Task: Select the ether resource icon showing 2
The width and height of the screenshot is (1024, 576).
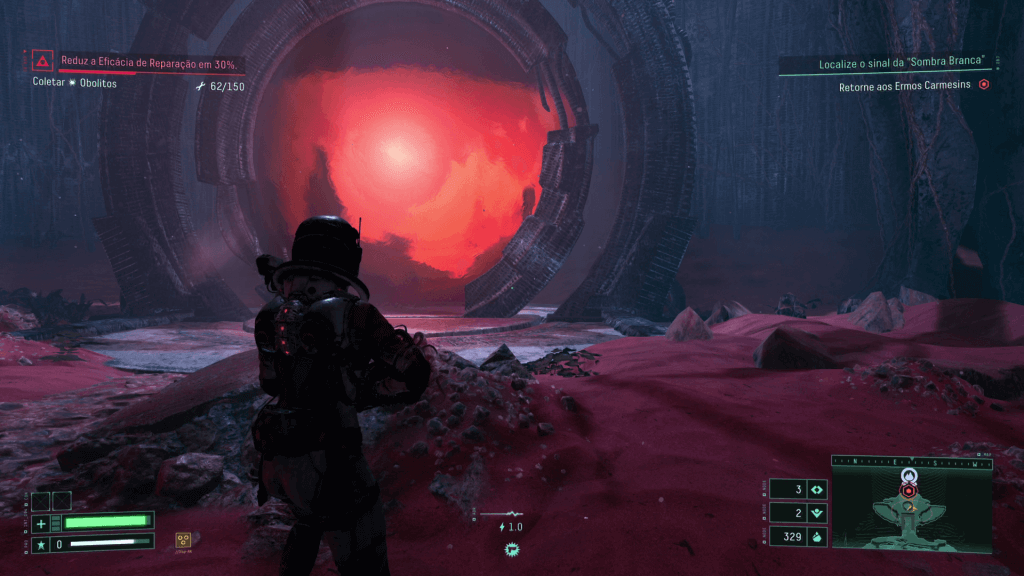Action: [817, 513]
